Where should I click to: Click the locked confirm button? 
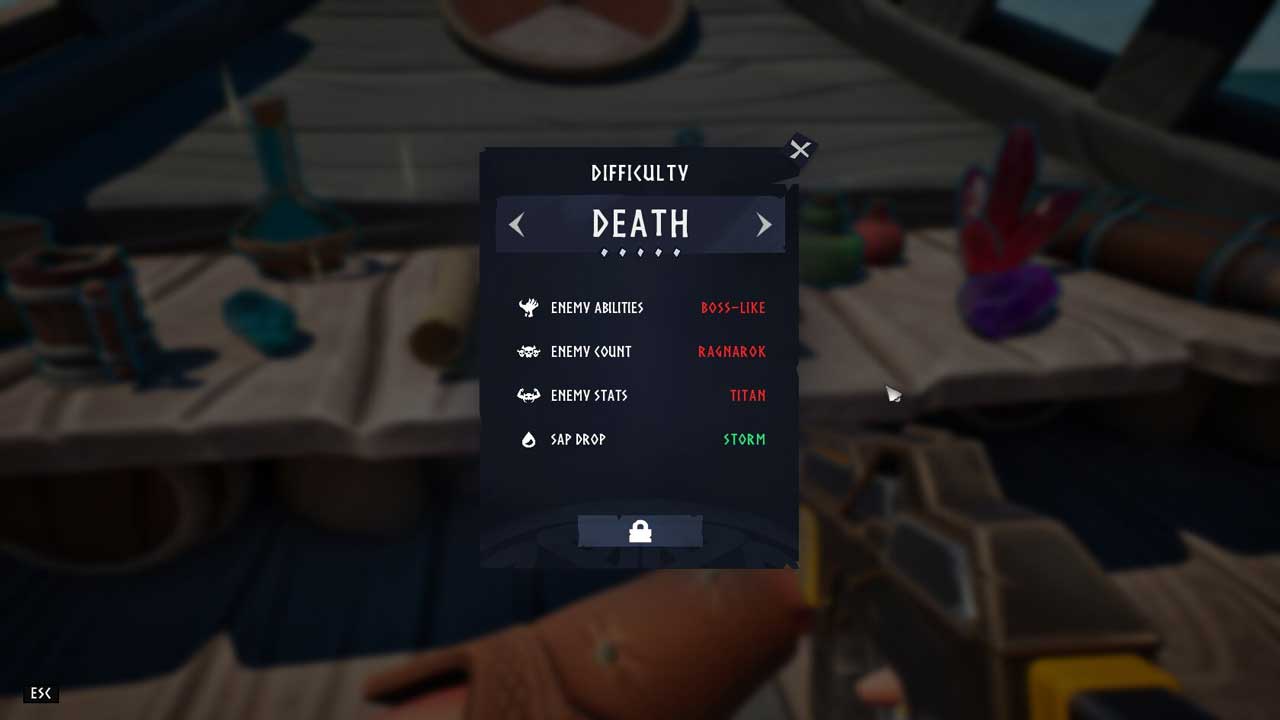[640, 532]
